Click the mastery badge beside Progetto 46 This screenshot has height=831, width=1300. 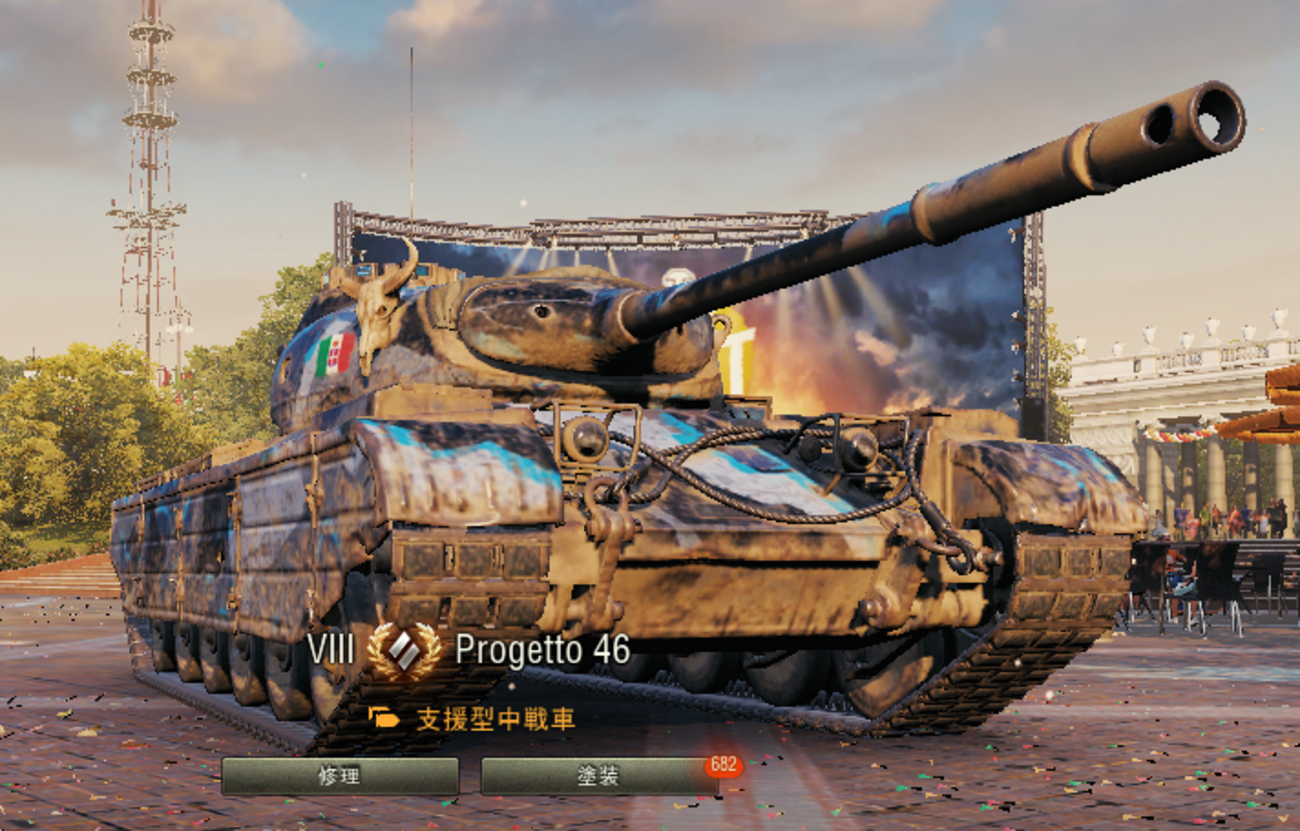tap(404, 651)
